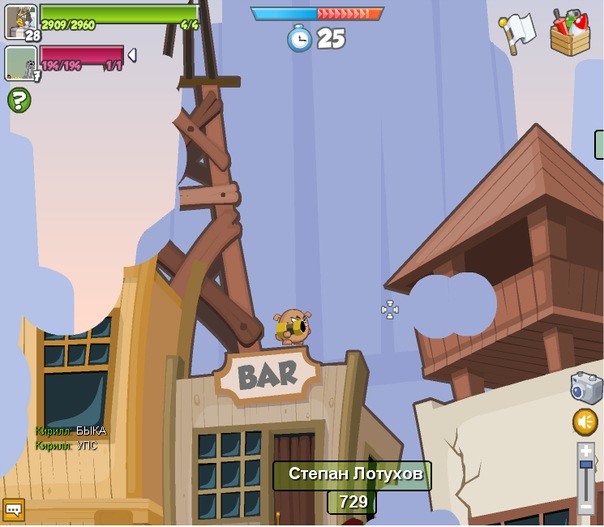The image size is (604, 527).
Task: Open the green tab on the right edge
Action: point(599,145)
